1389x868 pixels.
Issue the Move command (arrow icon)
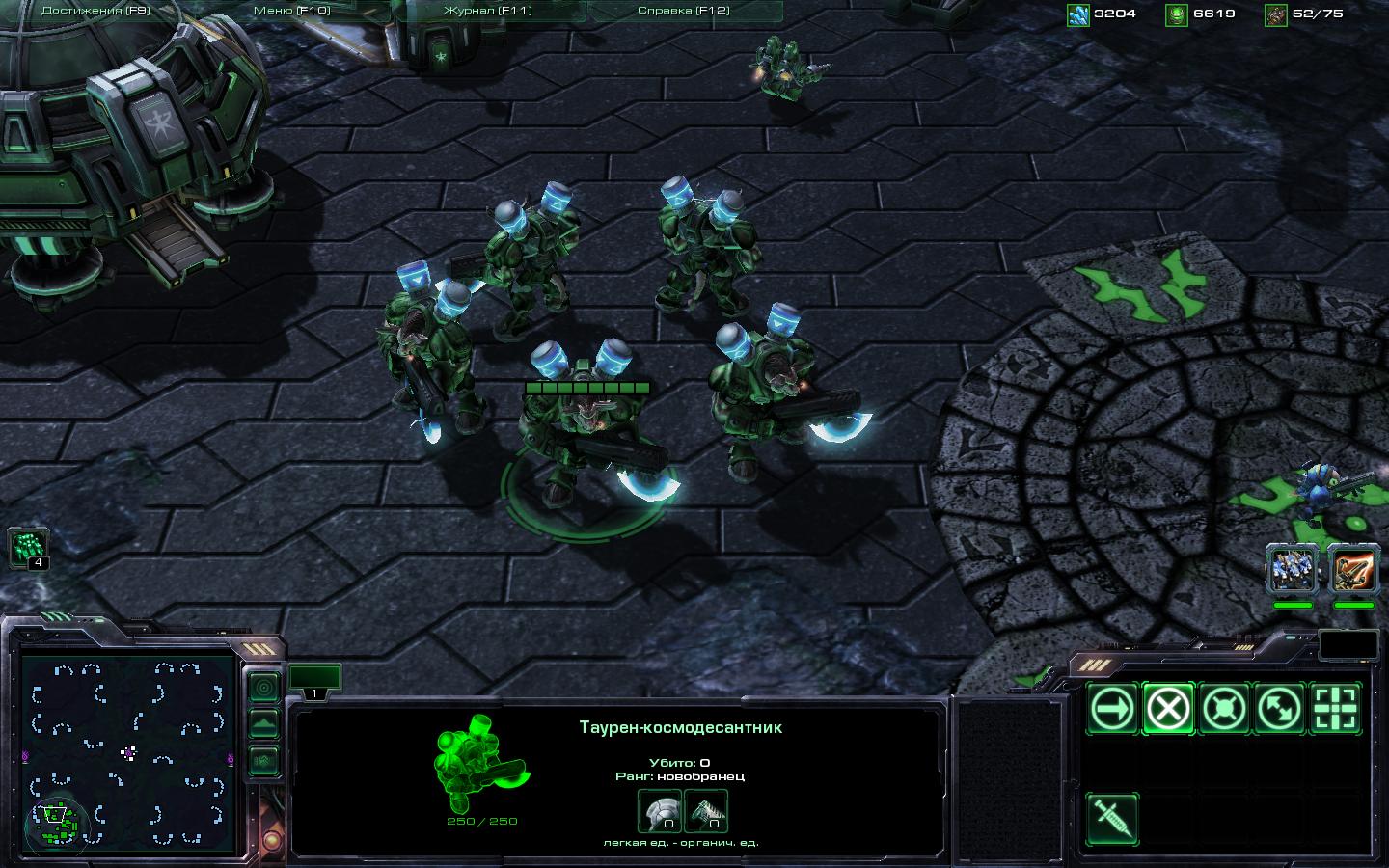click(1112, 709)
